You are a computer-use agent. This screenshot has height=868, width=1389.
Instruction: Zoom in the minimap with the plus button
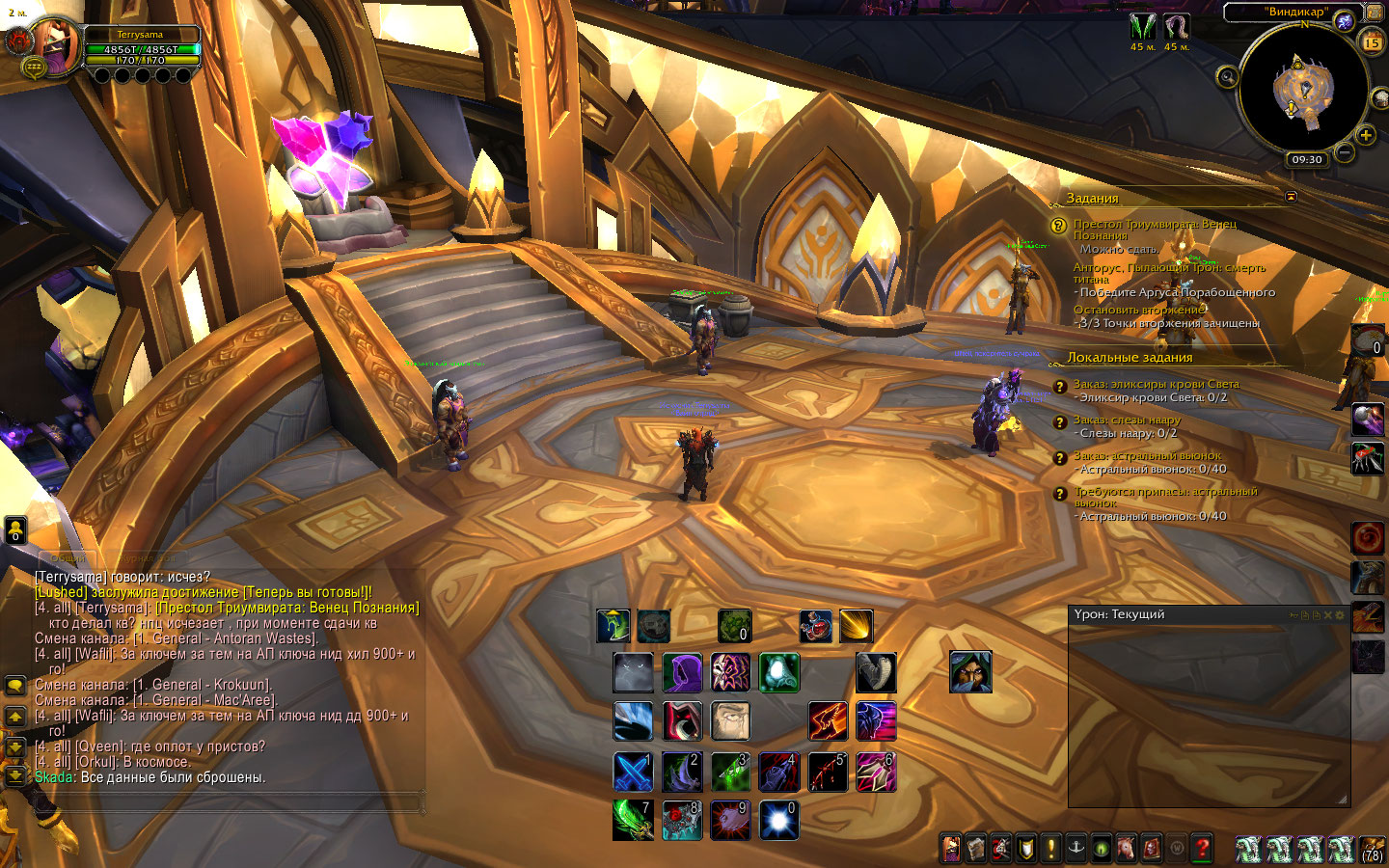point(1366,135)
